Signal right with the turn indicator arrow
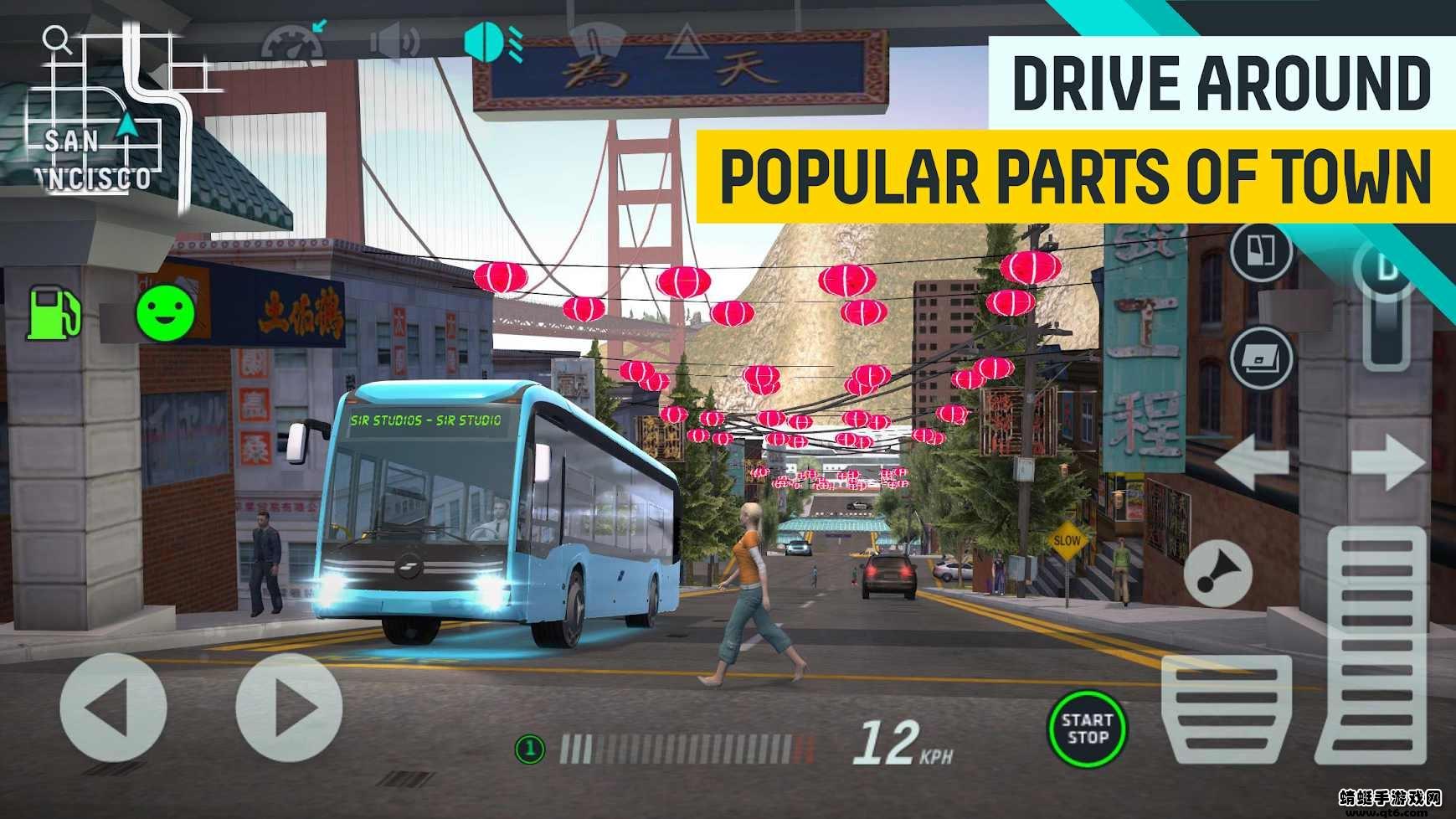The height and width of the screenshot is (819, 1456). 1387,462
